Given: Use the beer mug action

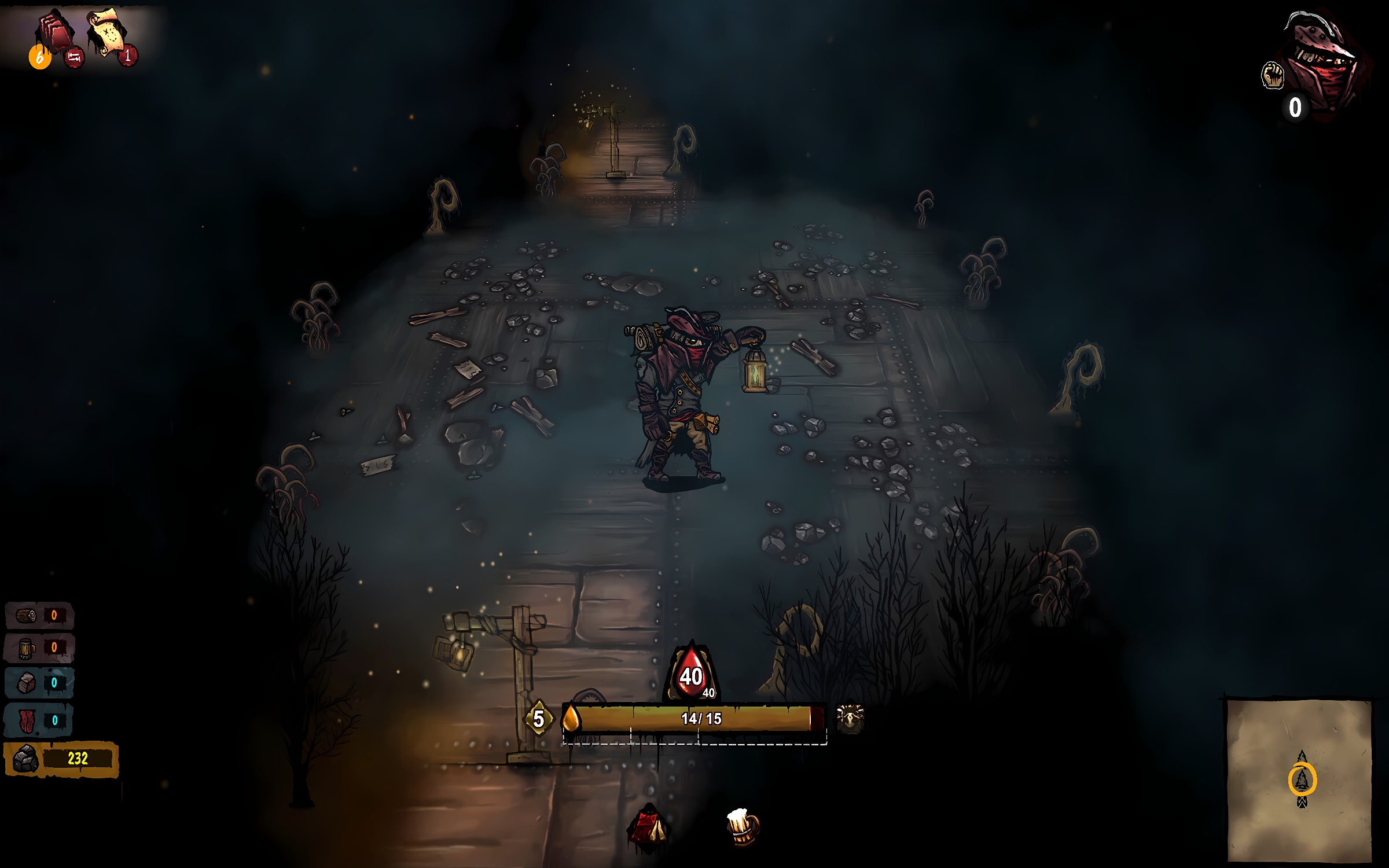Looking at the screenshot, I should (742, 826).
